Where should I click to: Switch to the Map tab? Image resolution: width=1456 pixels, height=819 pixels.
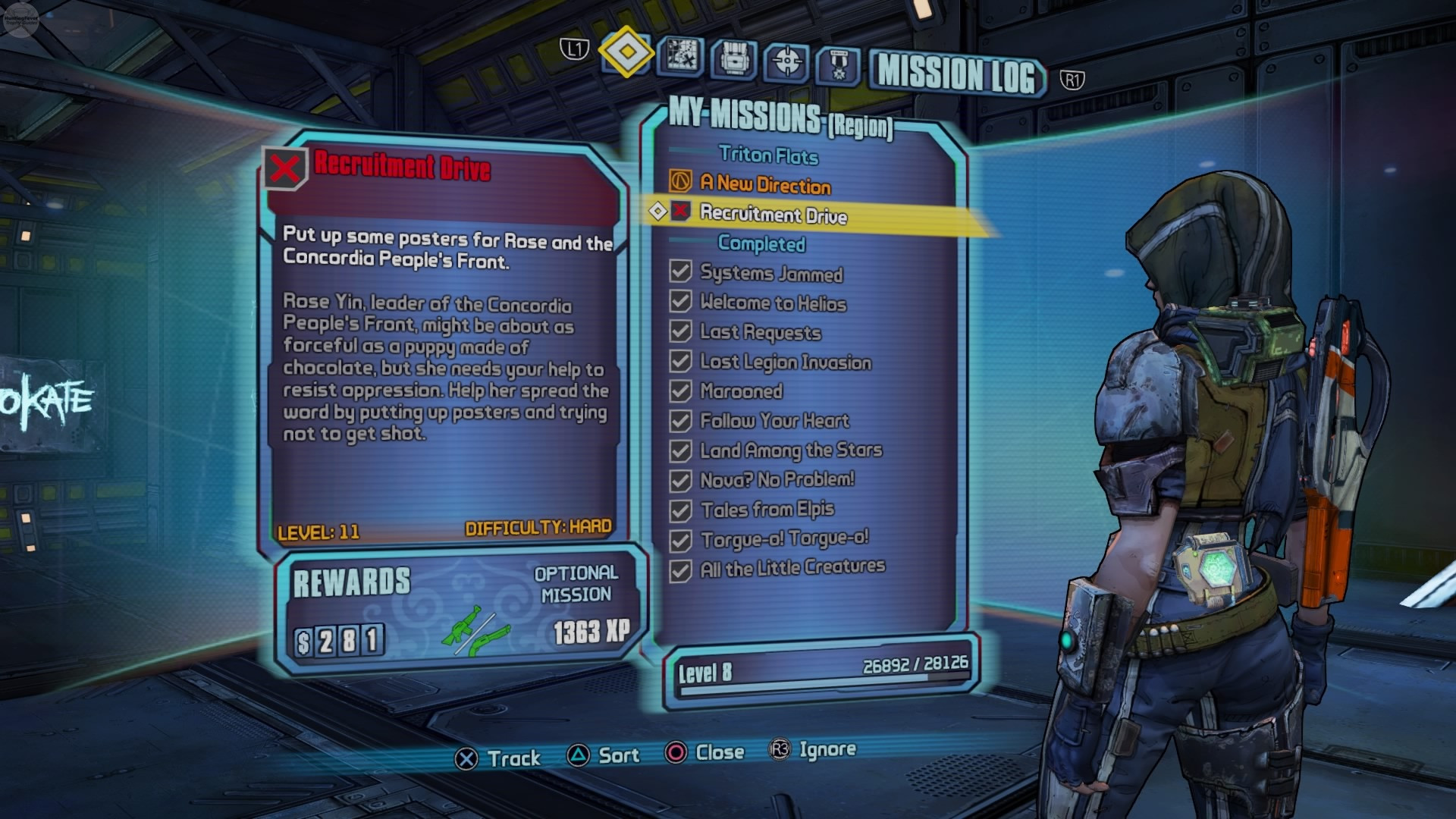(682, 56)
